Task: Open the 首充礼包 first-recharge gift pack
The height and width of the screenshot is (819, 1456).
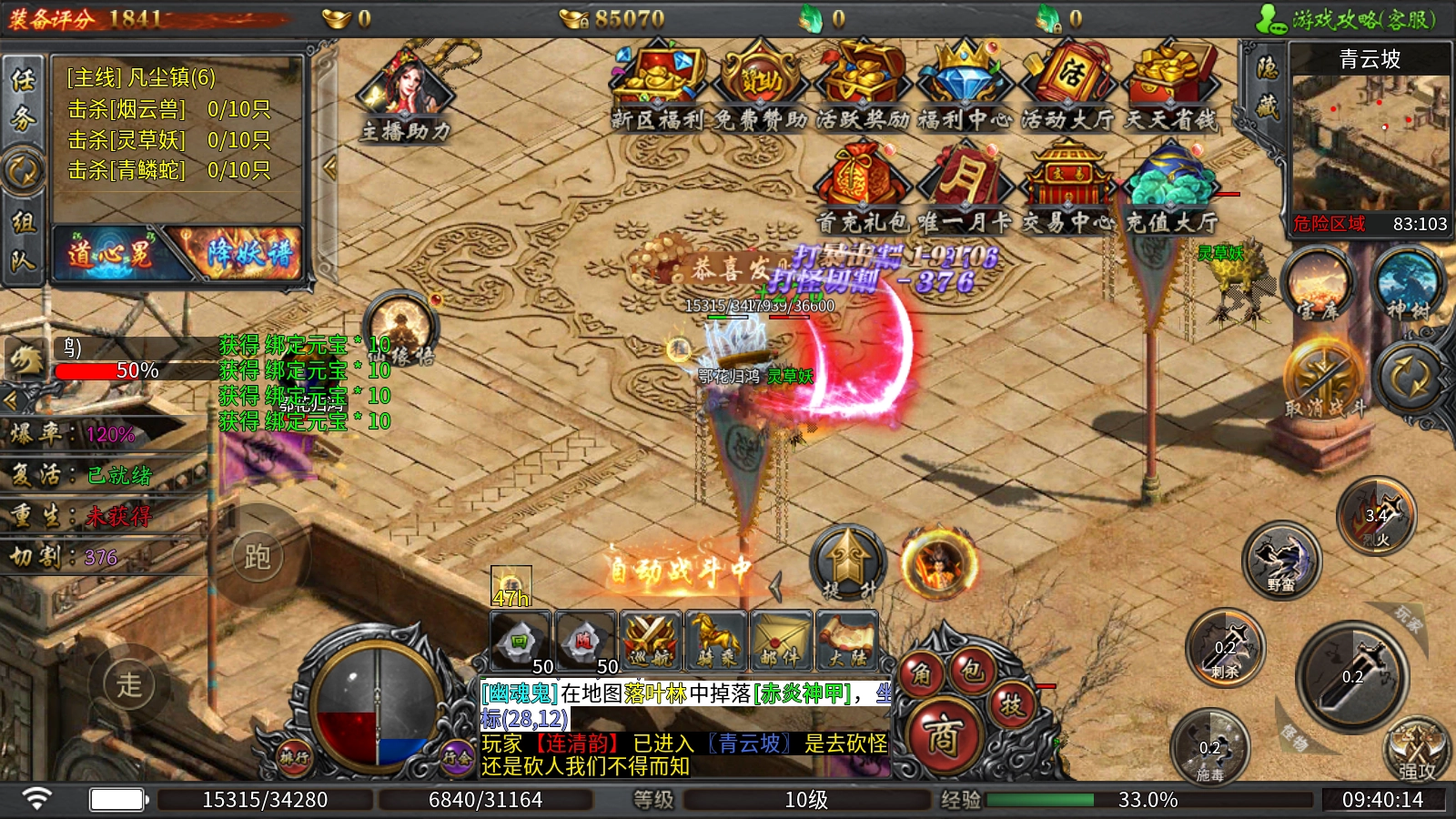Action: pyautogui.click(x=862, y=187)
